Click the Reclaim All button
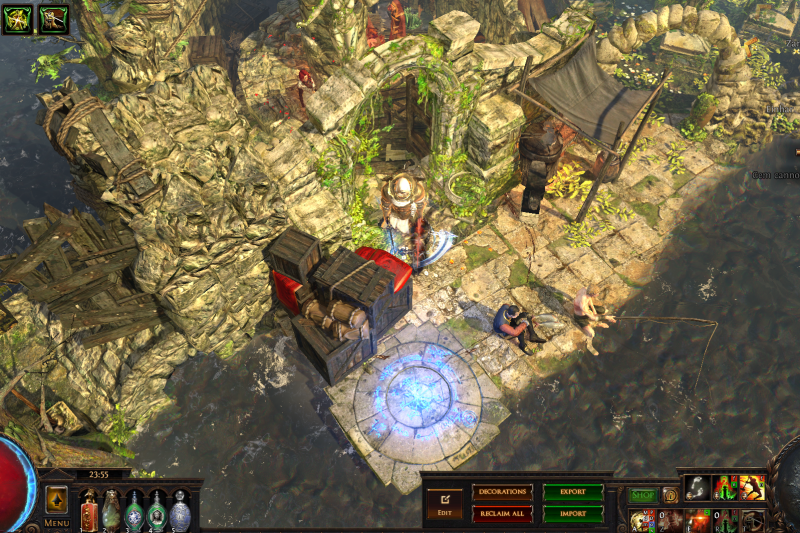 click(502, 513)
